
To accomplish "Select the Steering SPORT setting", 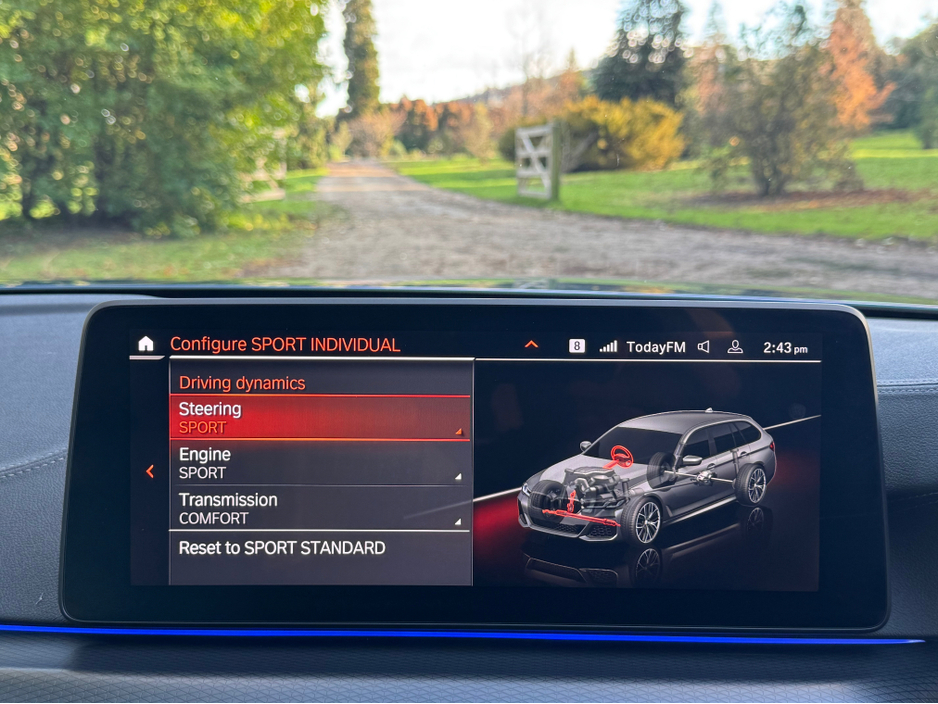I will click(319, 418).
